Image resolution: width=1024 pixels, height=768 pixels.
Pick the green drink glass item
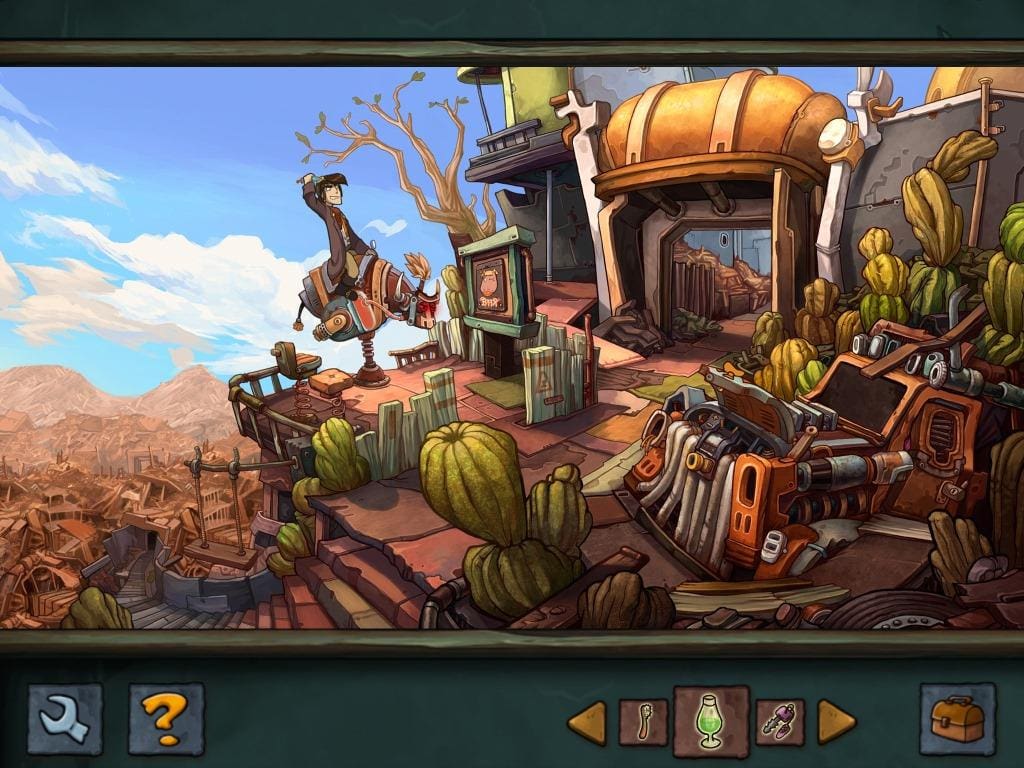tap(711, 721)
